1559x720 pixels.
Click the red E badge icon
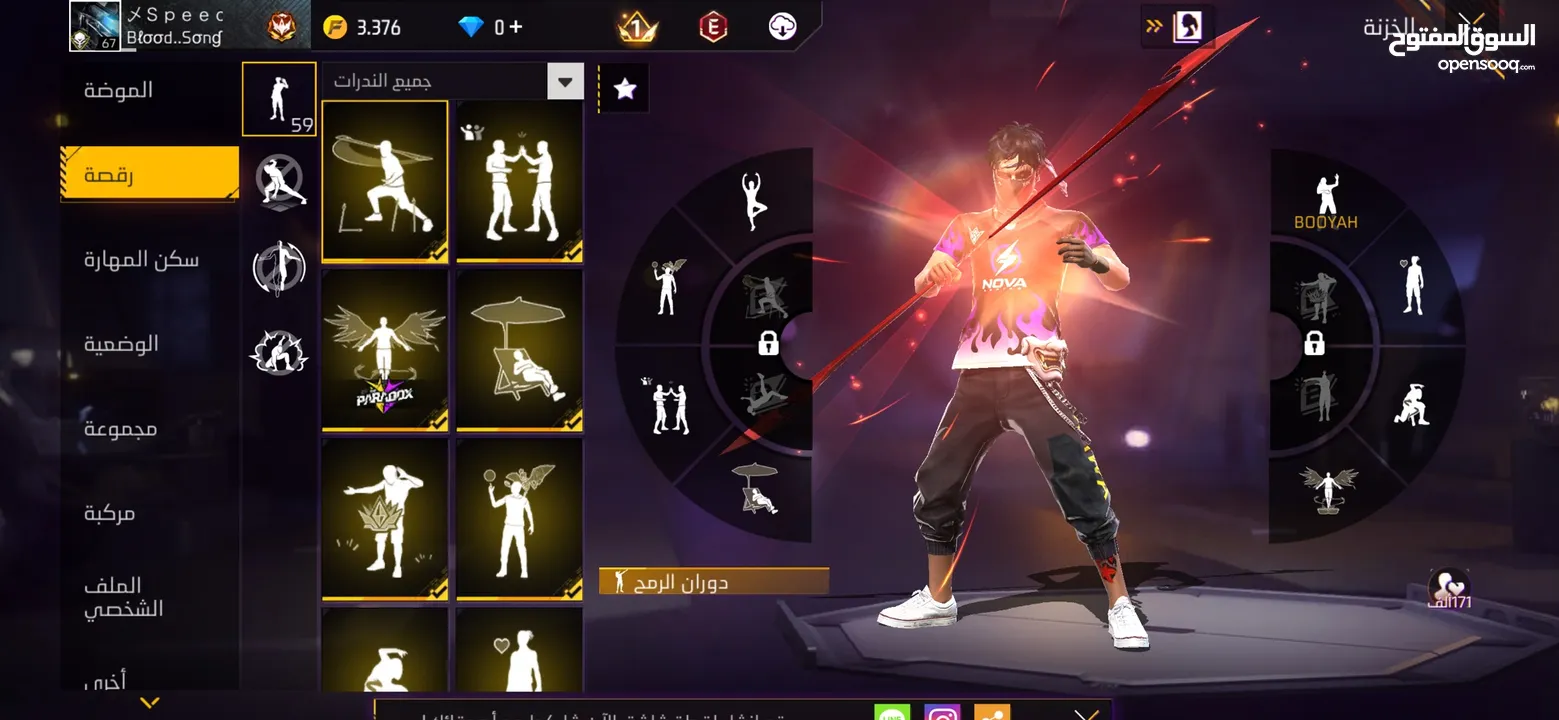[x=712, y=27]
